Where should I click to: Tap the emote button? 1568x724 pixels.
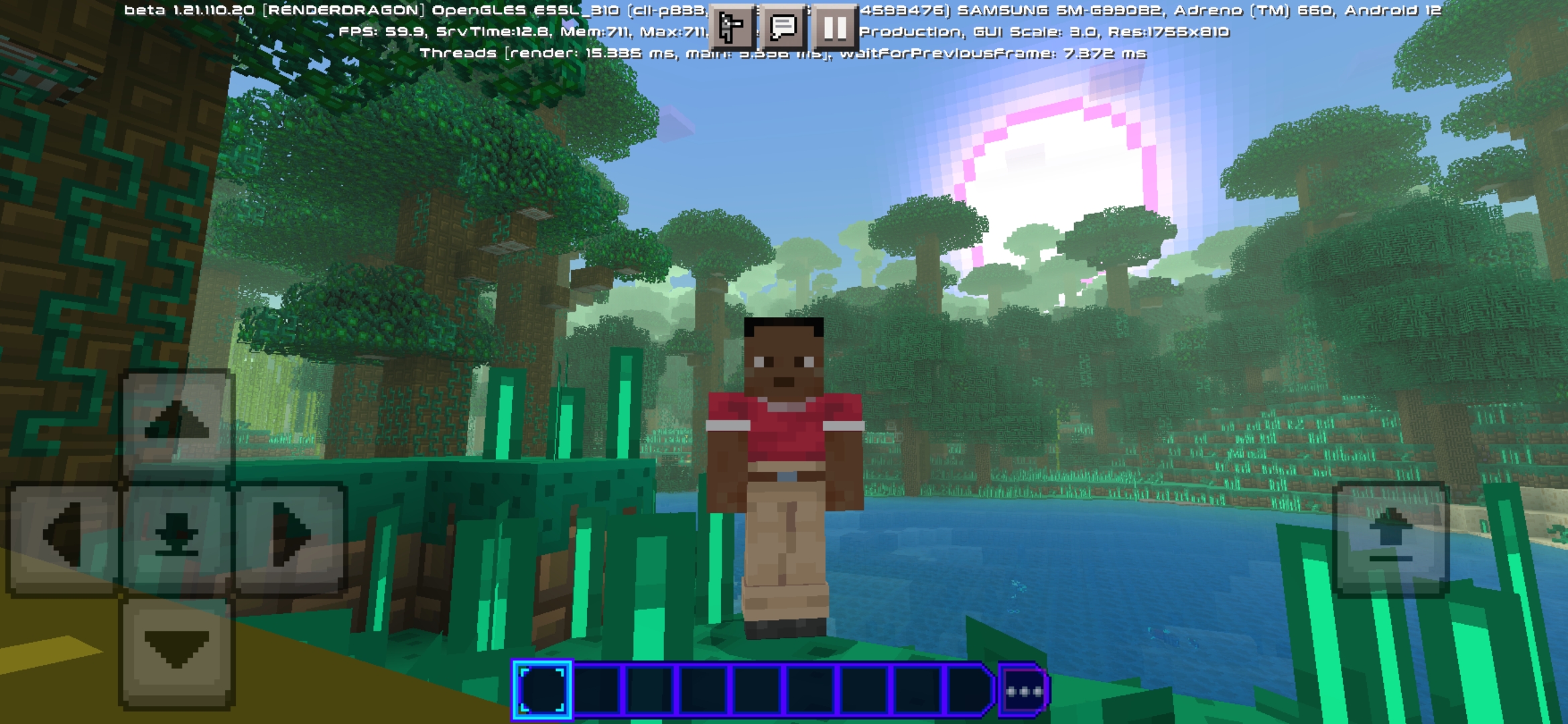pos(731,28)
